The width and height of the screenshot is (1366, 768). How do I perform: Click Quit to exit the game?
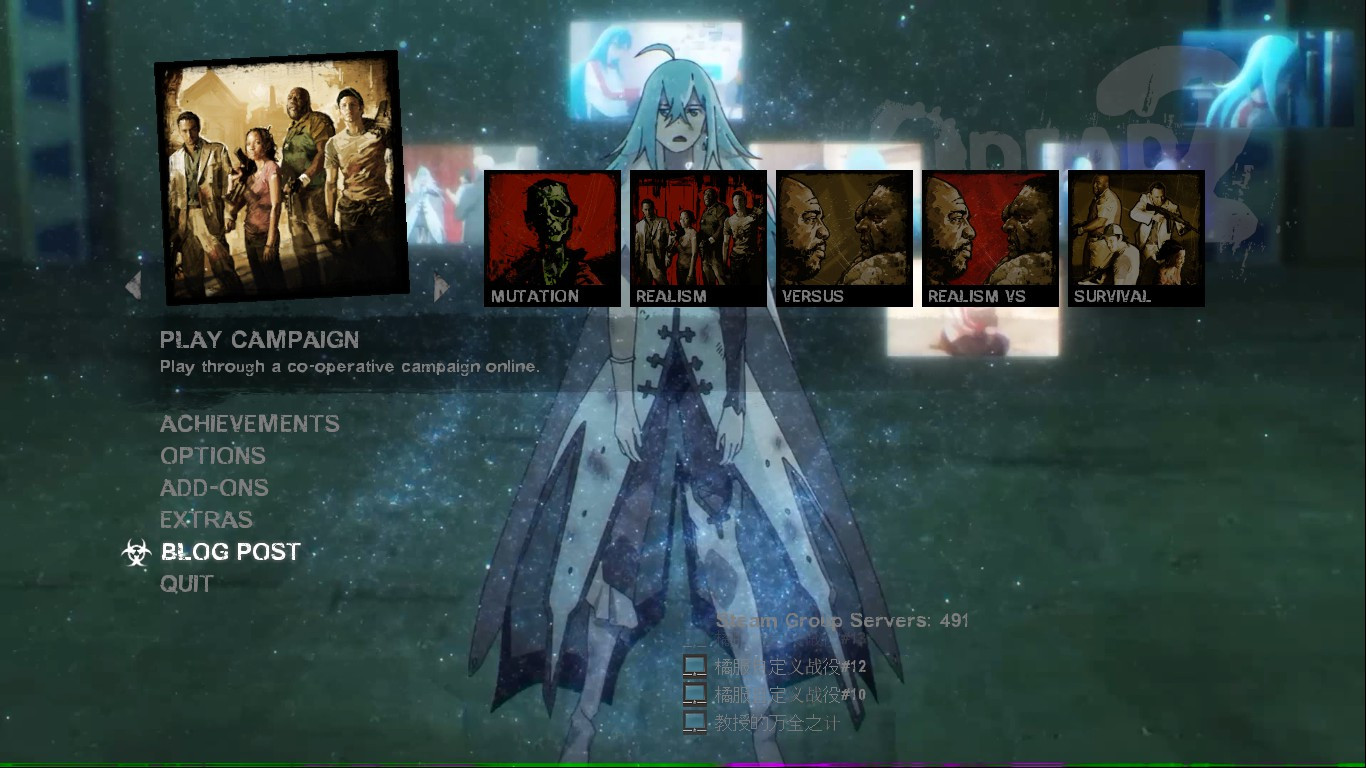pyautogui.click(x=186, y=583)
